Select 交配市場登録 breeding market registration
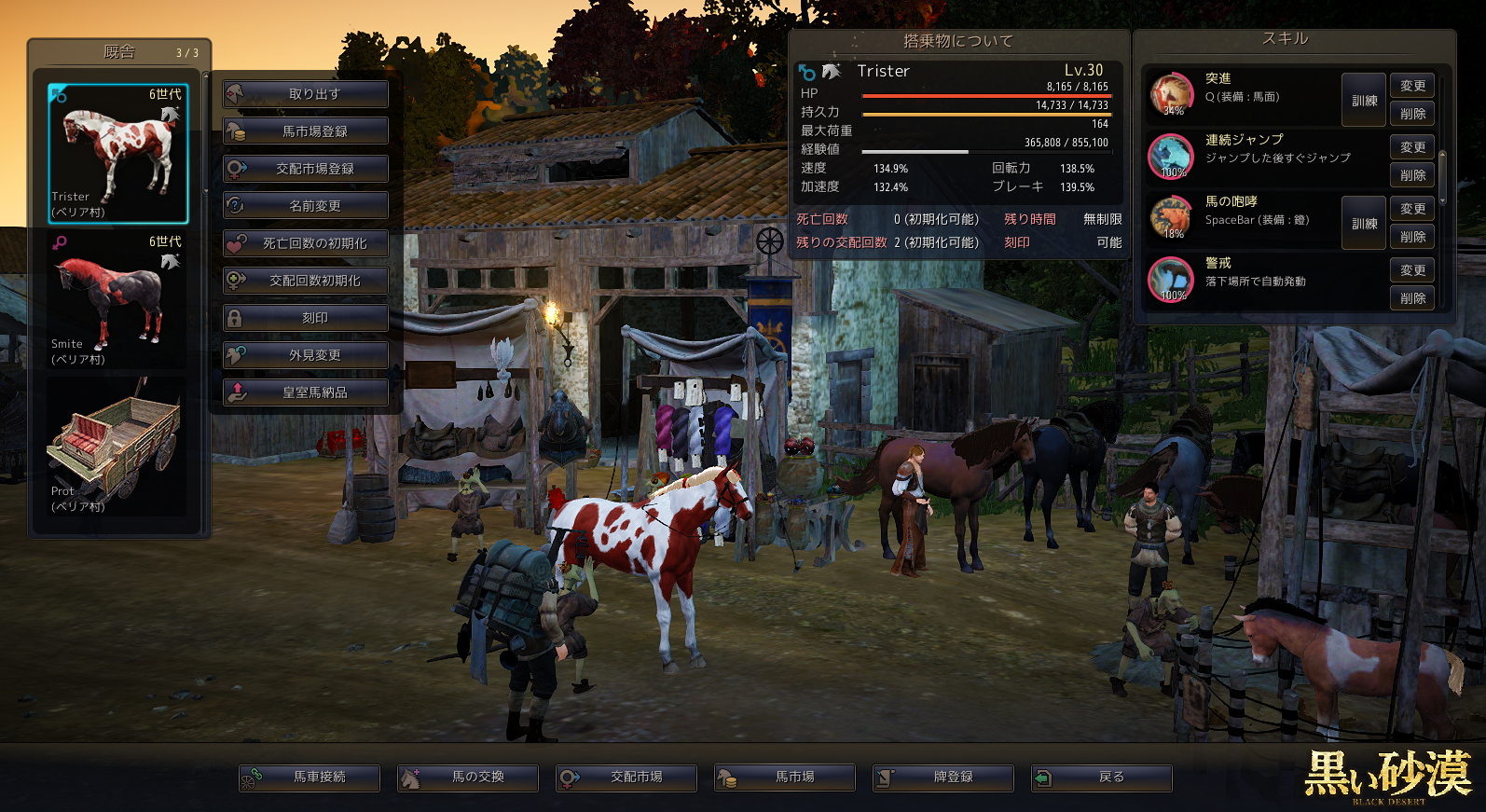 pos(306,169)
